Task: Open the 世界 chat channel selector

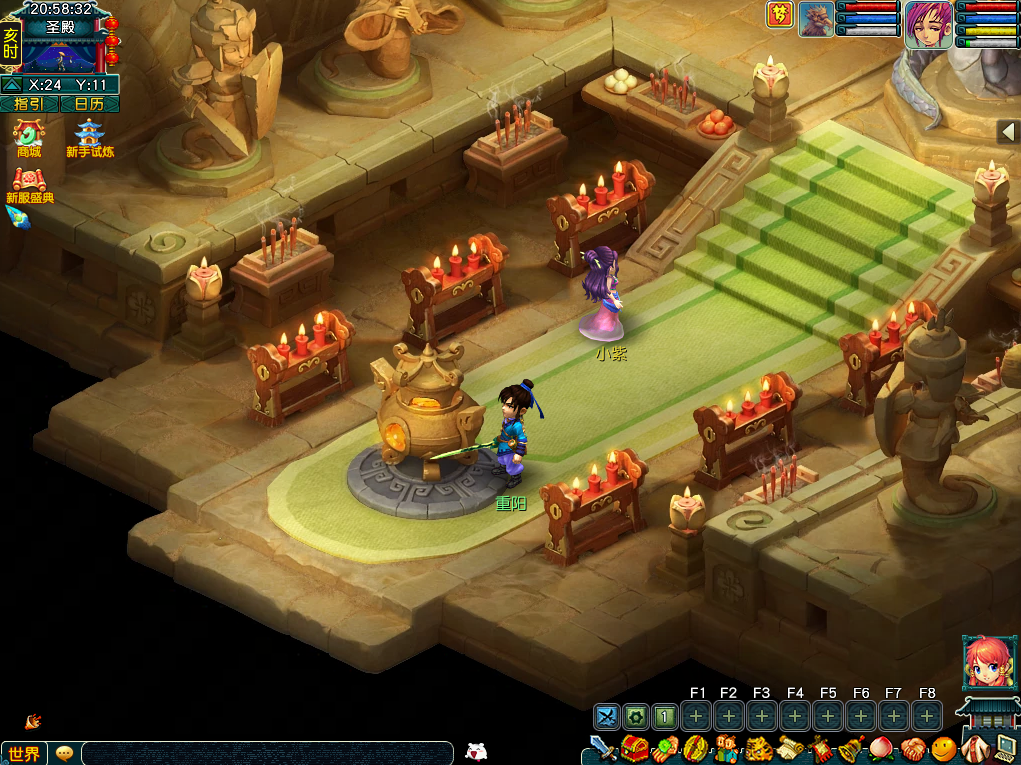Action: point(24,753)
